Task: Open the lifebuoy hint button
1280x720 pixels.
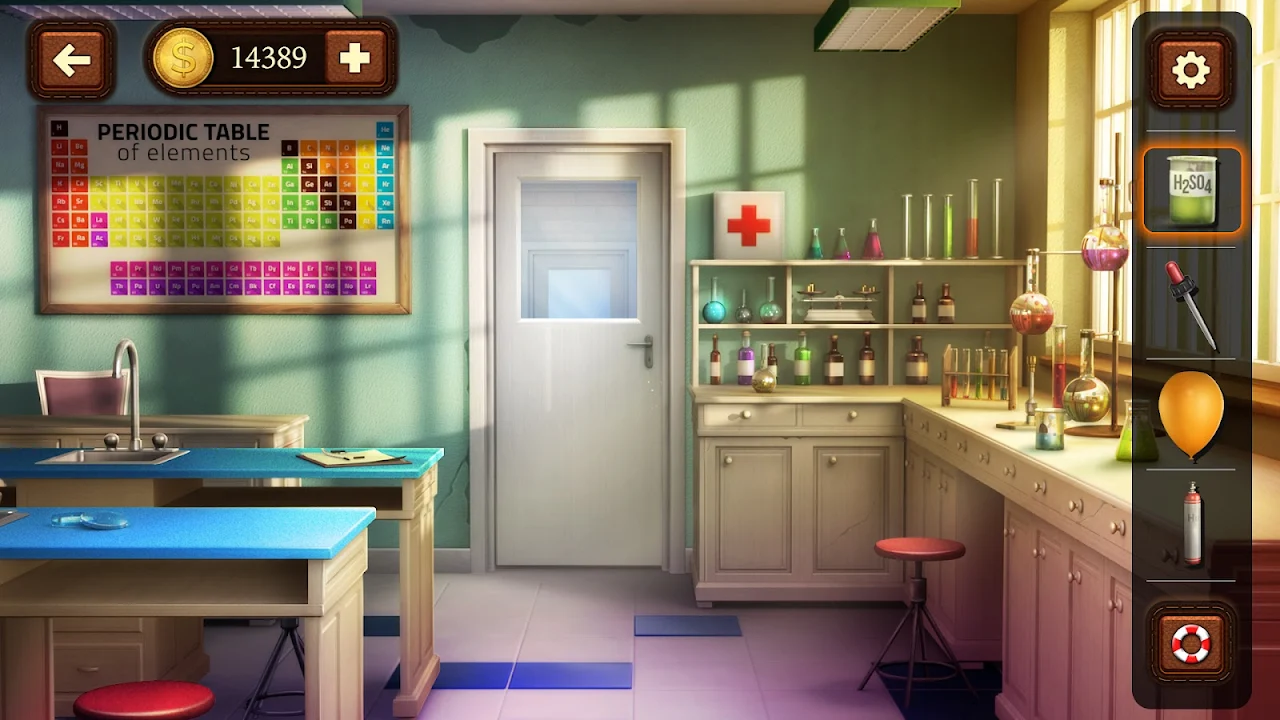Action: tap(1190, 644)
